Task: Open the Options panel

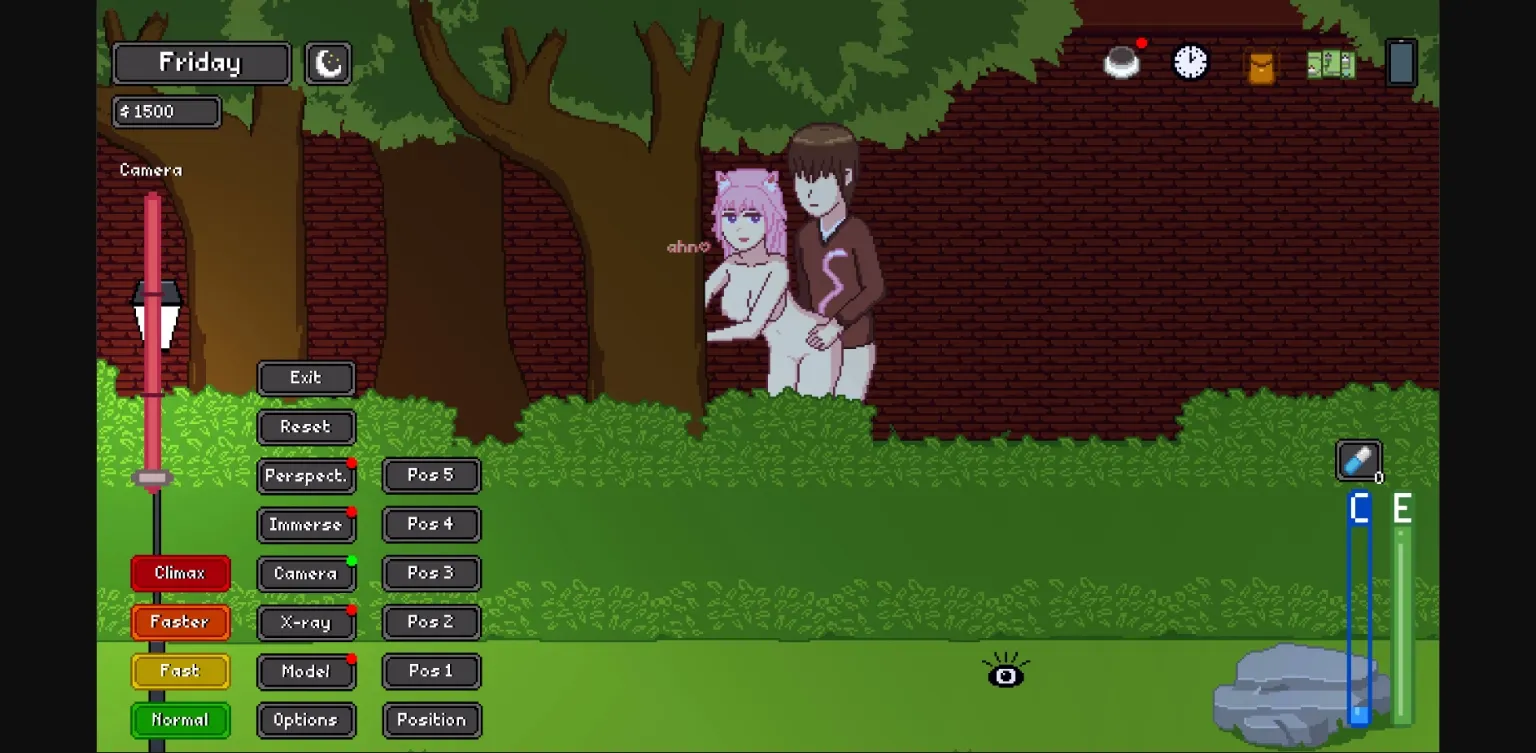Action: pyautogui.click(x=306, y=720)
